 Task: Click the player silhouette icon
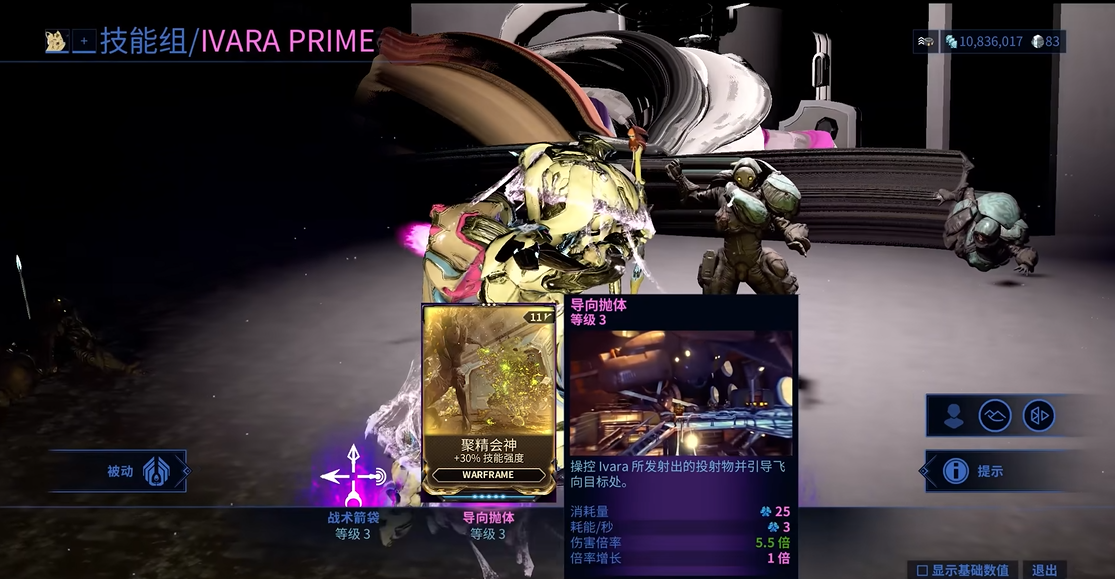954,416
